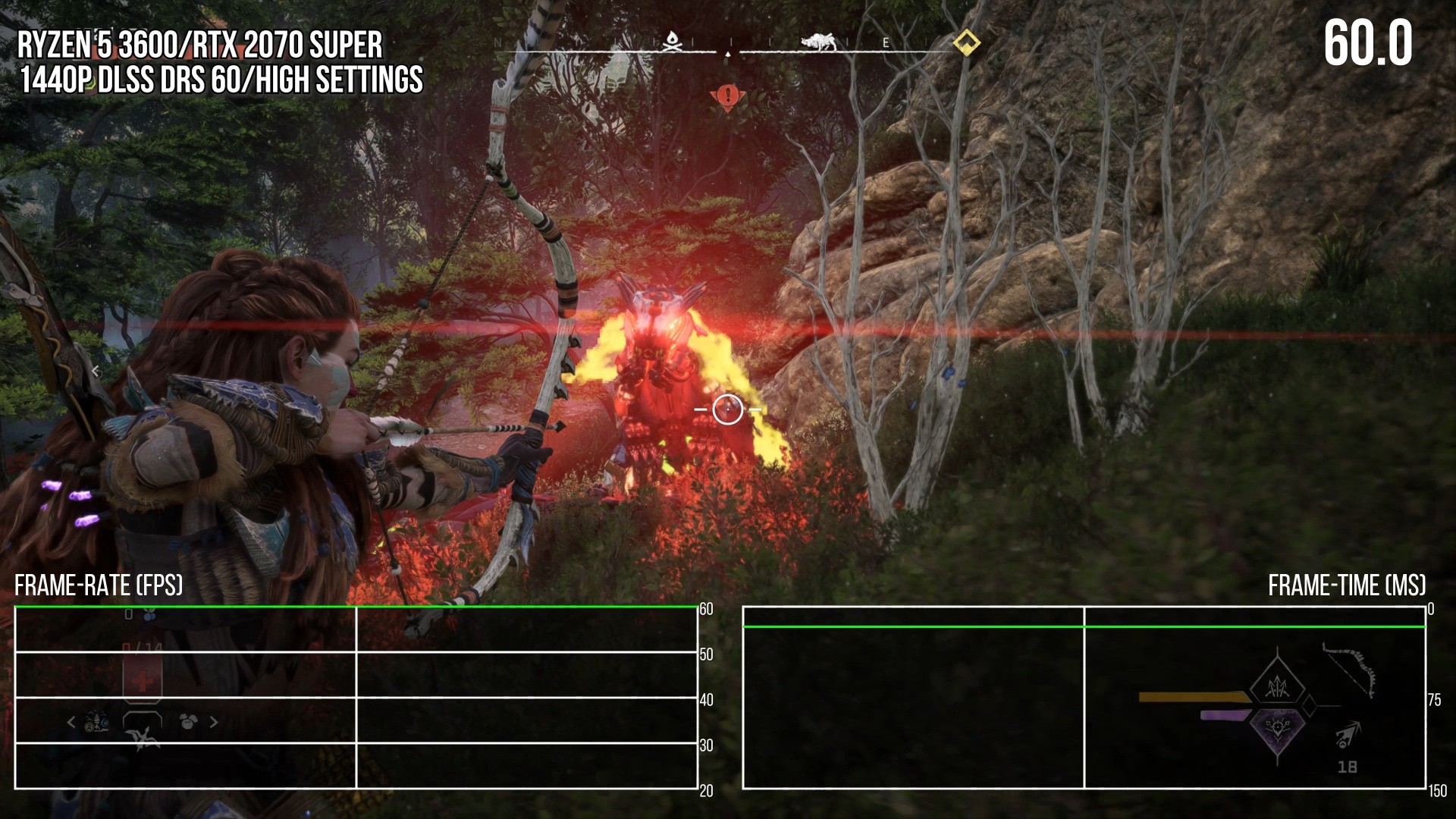Use the red medicine pouch slot
The width and height of the screenshot is (1456, 819).
tap(143, 680)
